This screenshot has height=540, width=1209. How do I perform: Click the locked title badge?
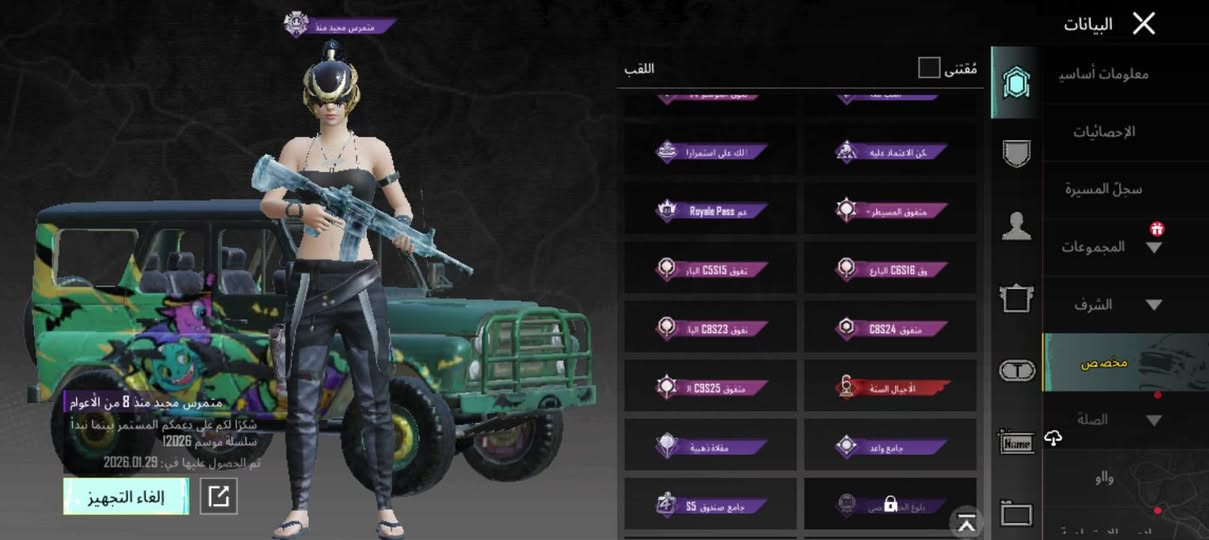(890, 503)
